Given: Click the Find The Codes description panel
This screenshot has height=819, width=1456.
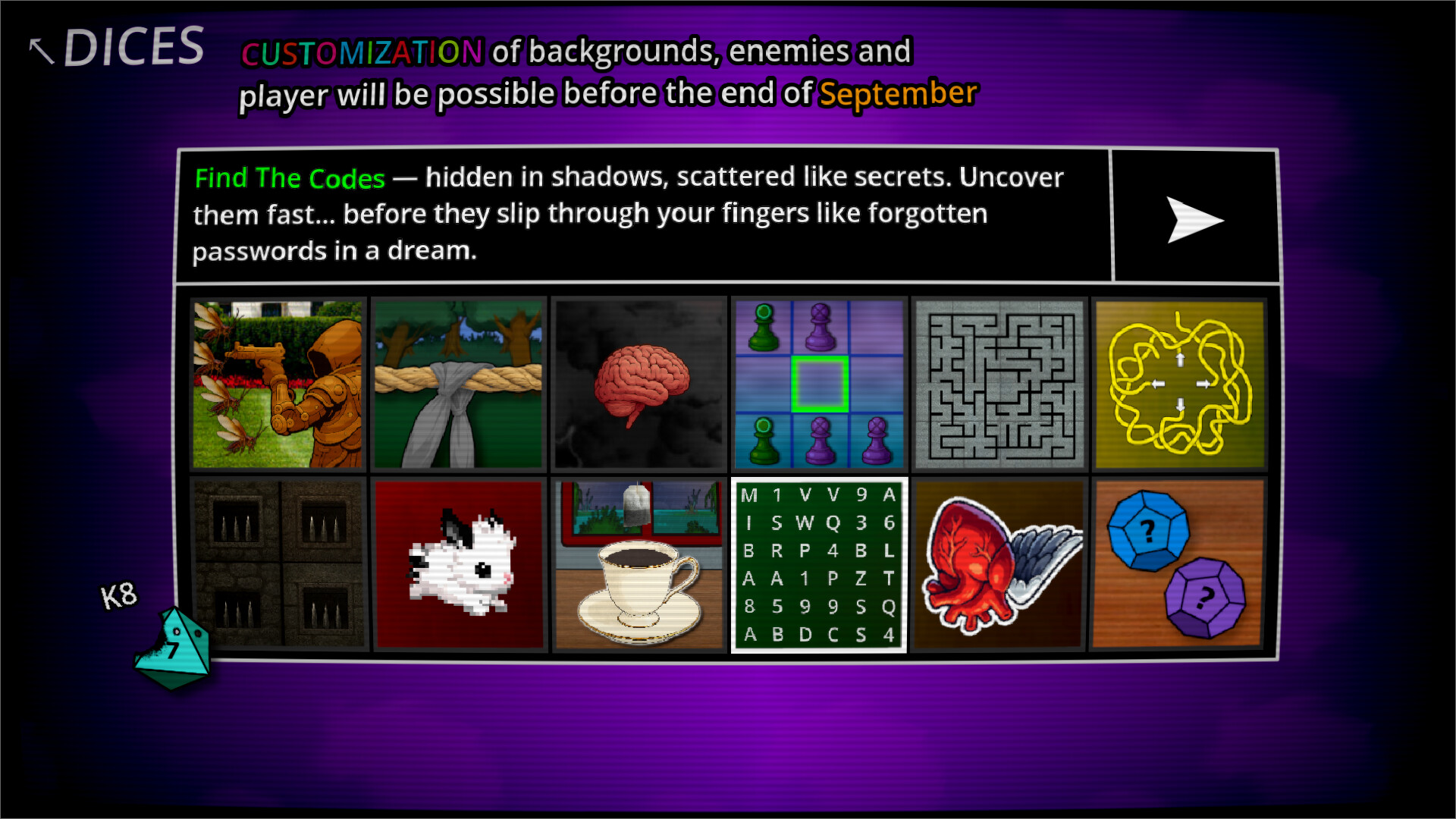Looking at the screenshot, I should click(645, 214).
